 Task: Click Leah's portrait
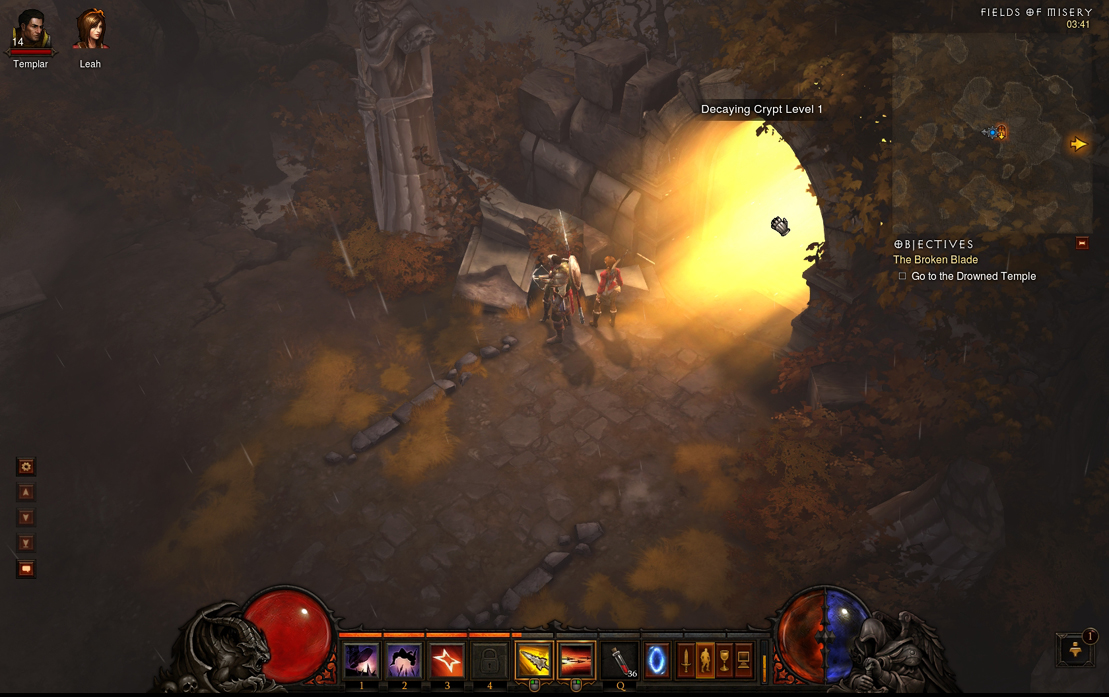coord(90,30)
